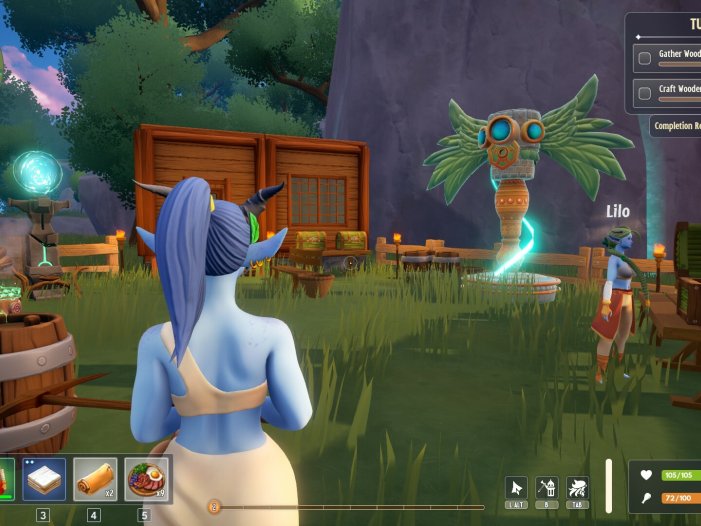Select the white cloth hotbar slot
The width and height of the screenshot is (701, 526).
tap(43, 480)
